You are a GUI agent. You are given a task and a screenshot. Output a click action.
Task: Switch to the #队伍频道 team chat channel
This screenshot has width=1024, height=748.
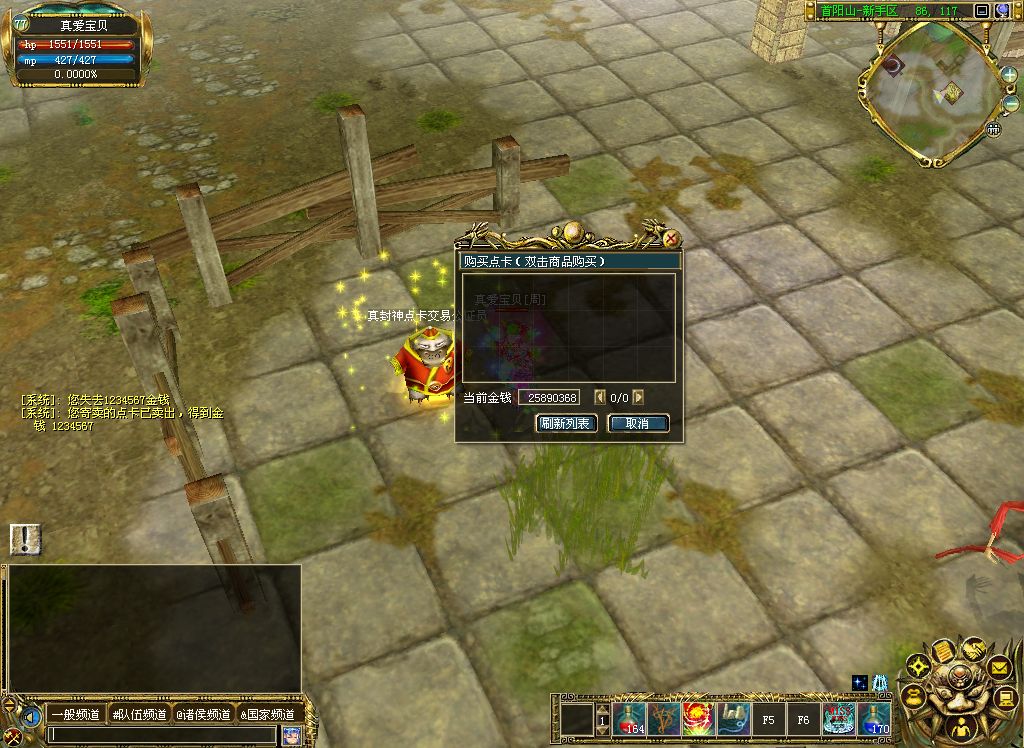(140, 714)
